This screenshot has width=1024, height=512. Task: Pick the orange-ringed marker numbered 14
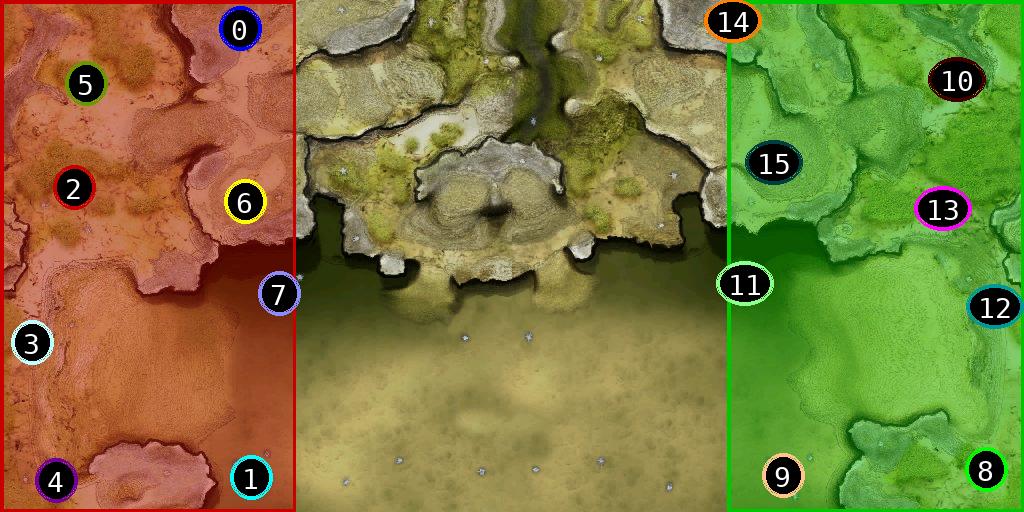tap(733, 21)
